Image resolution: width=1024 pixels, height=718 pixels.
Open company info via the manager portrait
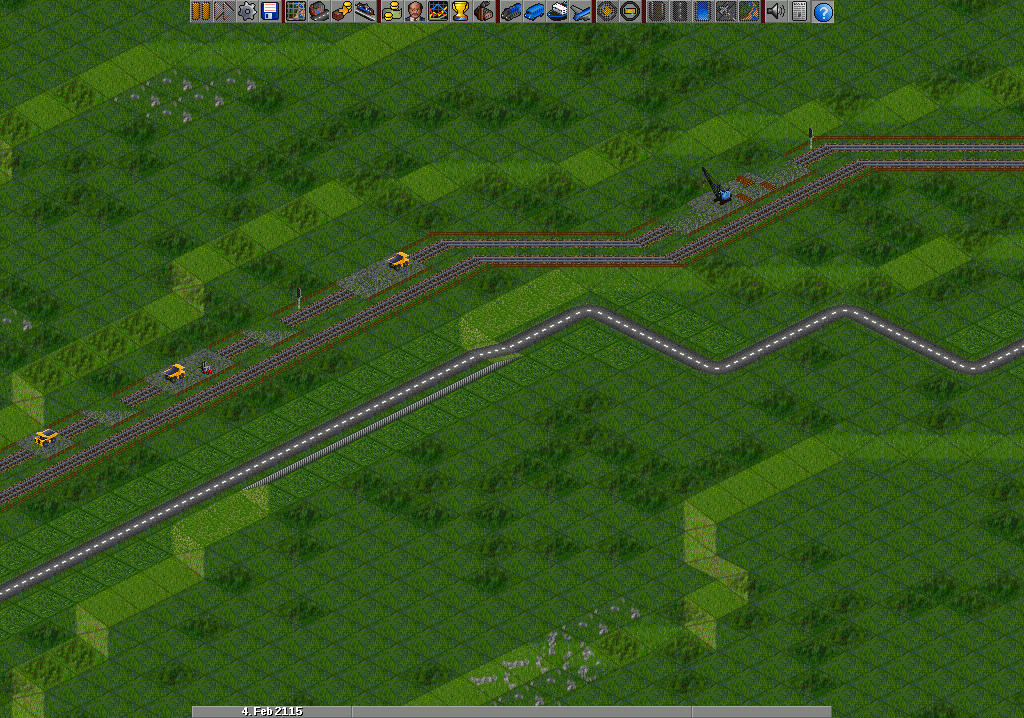[x=413, y=12]
